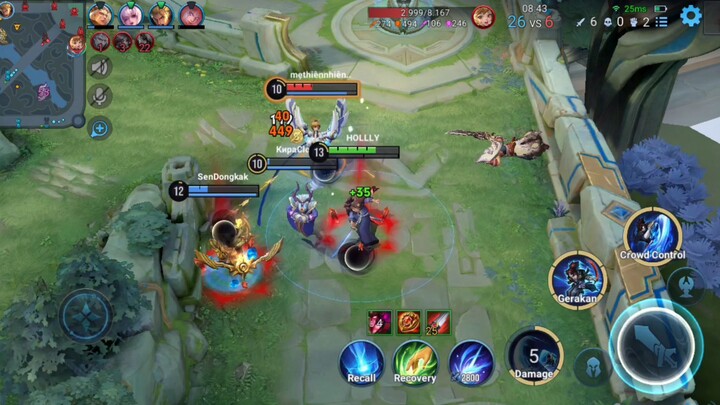Cast the Gerakan movement ability
Screen dimensions: 720x405
pos(578,278)
